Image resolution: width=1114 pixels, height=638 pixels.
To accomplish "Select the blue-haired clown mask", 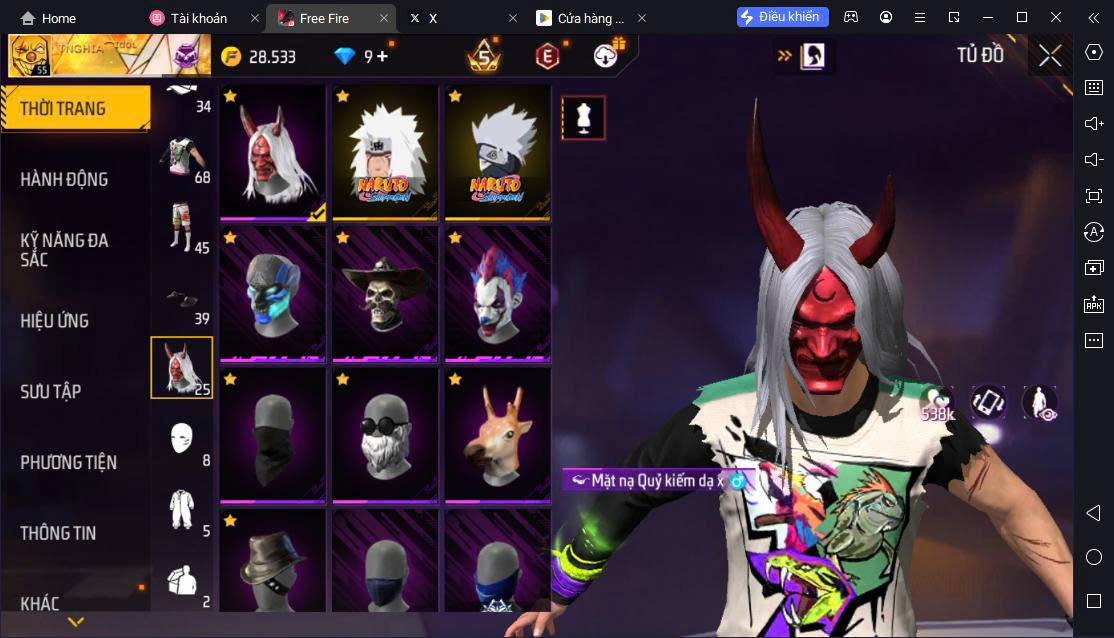I will [x=497, y=293].
